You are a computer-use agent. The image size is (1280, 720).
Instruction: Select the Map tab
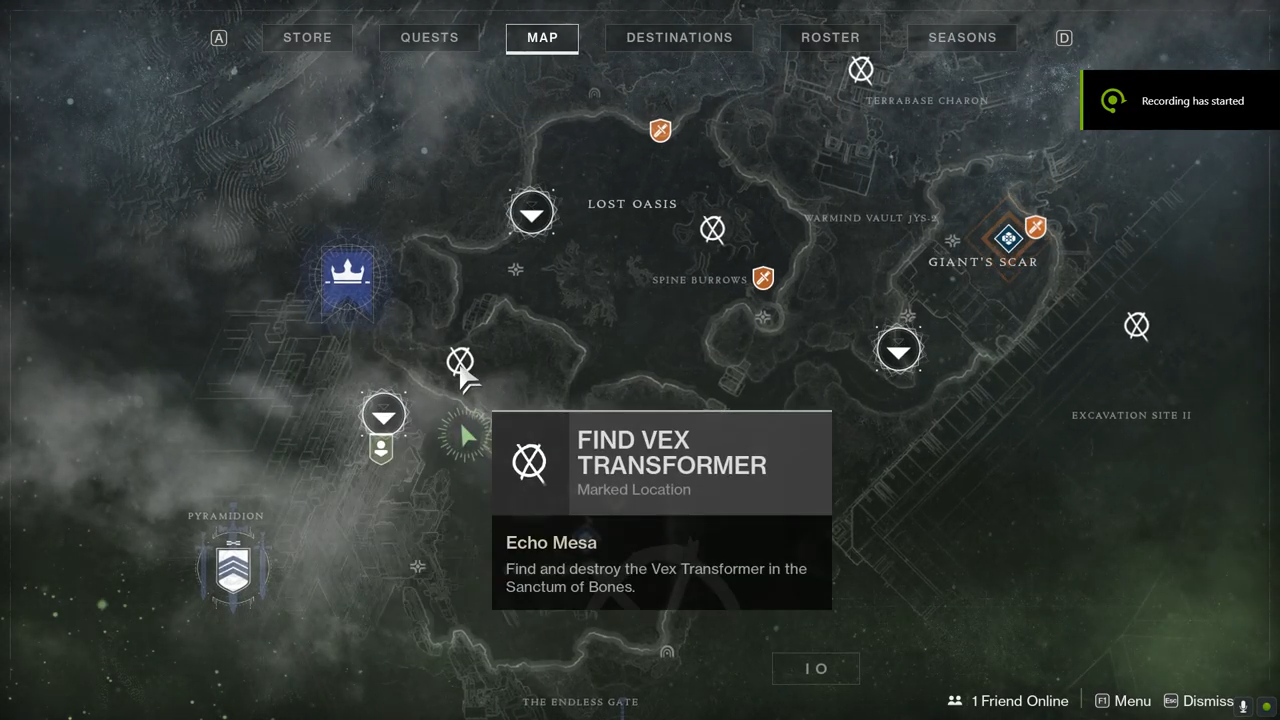(x=542, y=38)
